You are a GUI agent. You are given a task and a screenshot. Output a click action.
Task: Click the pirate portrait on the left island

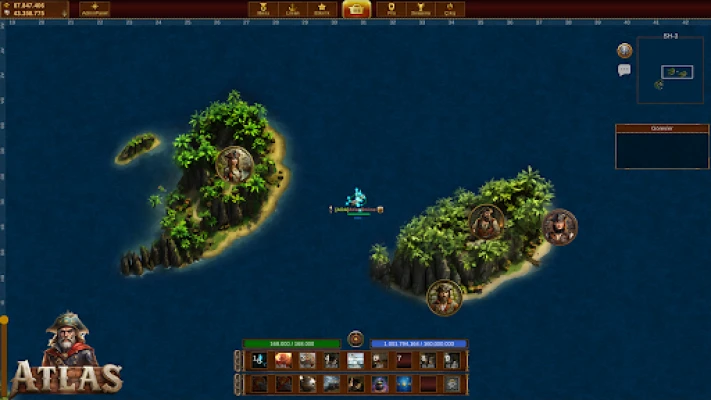234,163
